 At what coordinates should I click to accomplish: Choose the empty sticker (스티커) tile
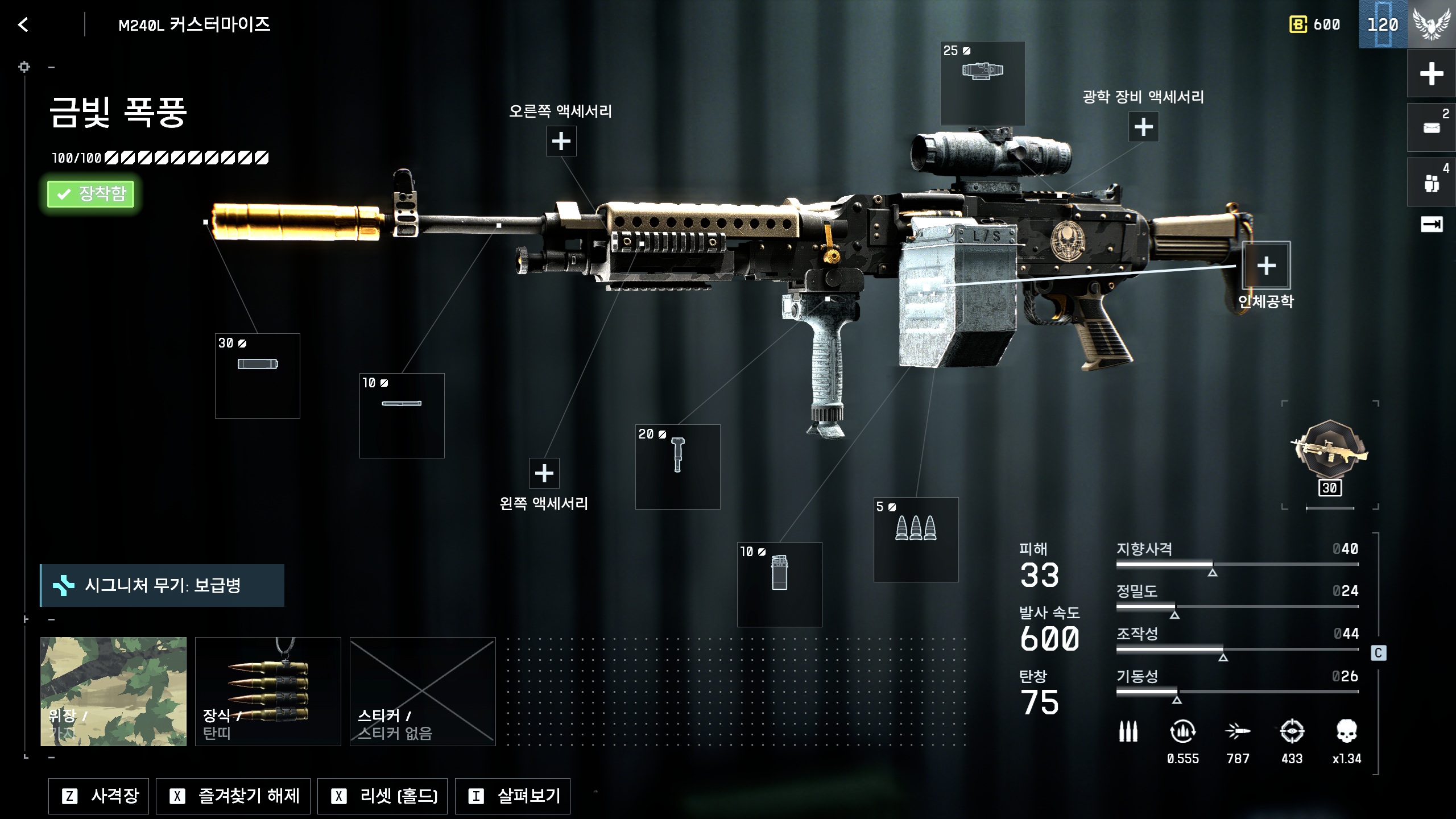[423, 691]
